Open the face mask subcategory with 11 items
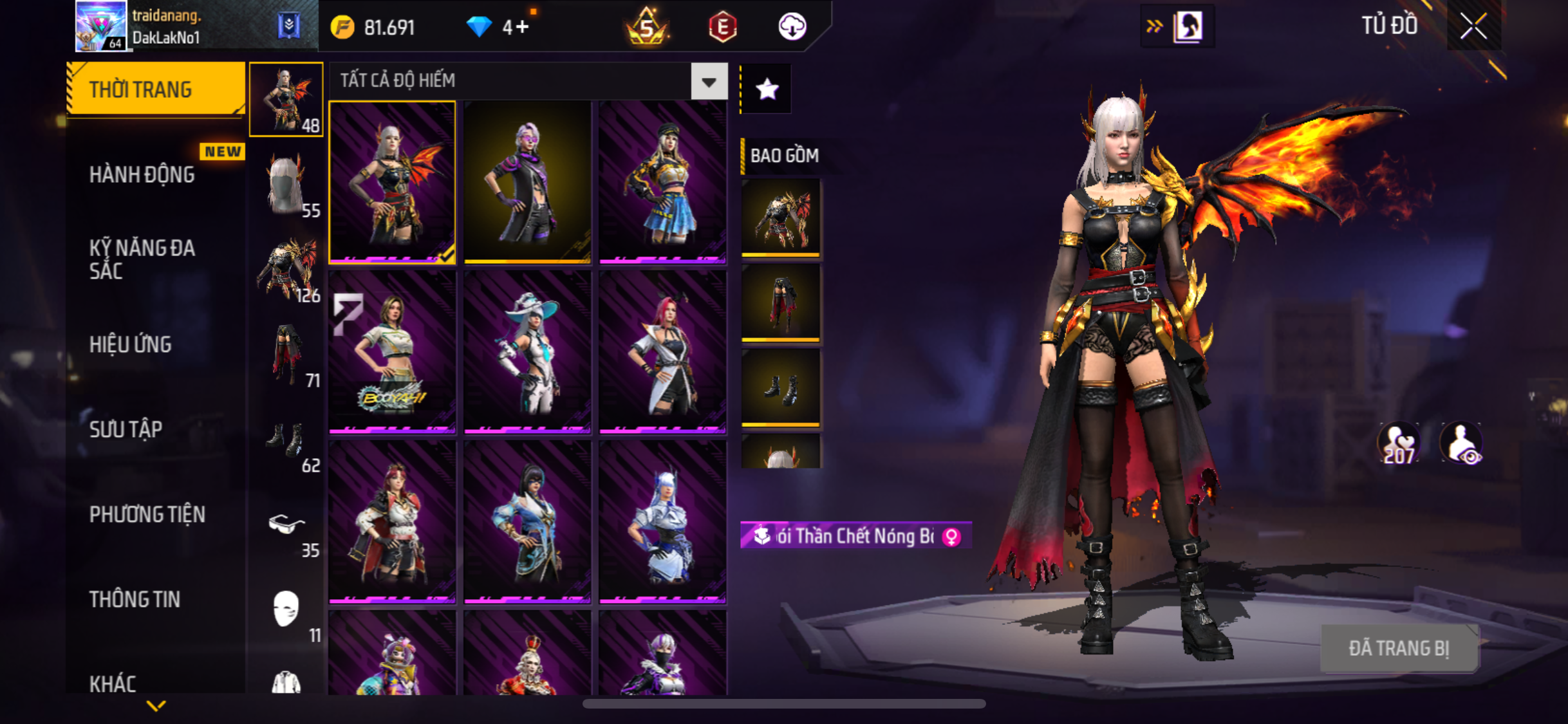 point(286,611)
